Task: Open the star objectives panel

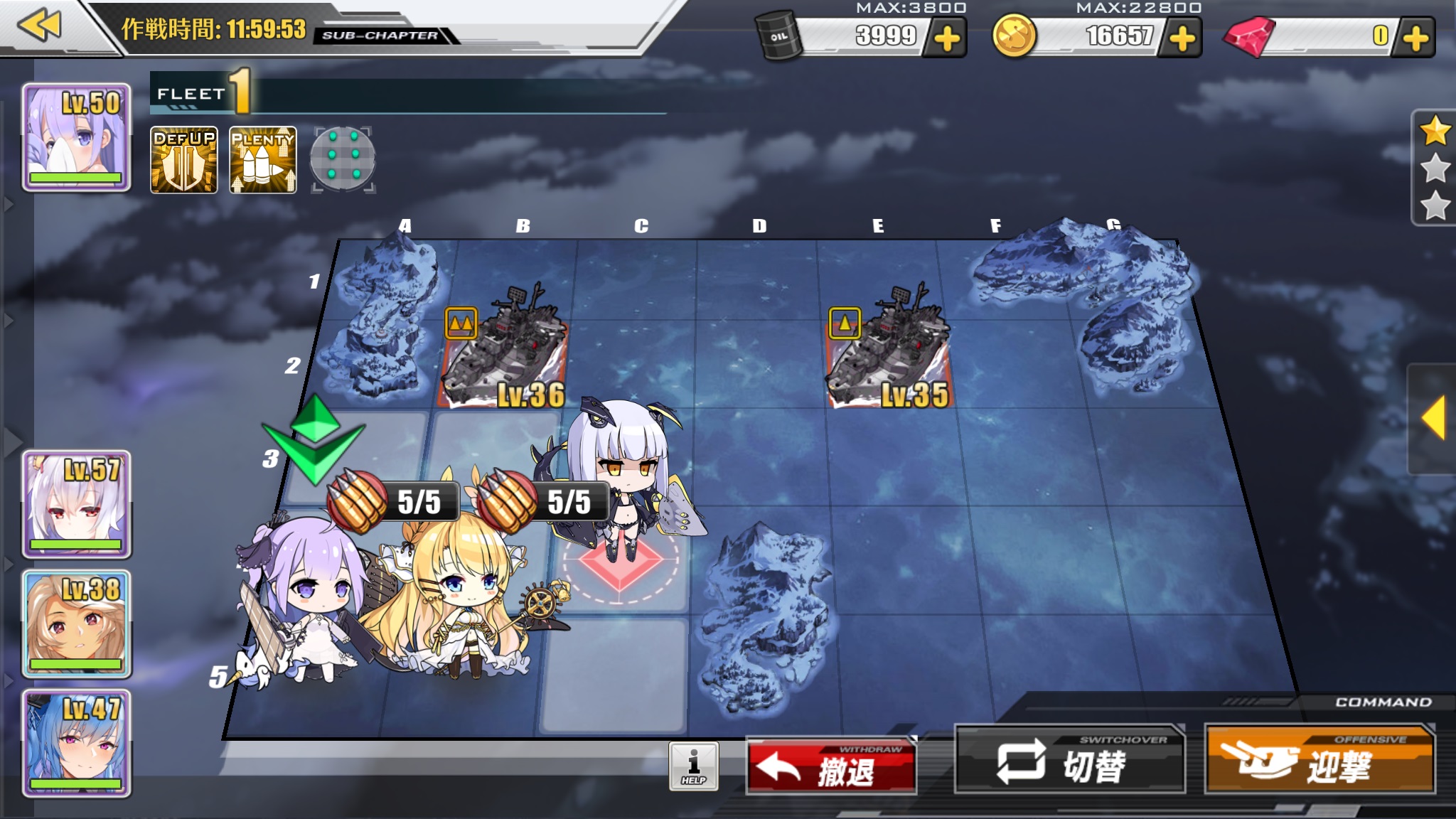Action: tap(1435, 168)
